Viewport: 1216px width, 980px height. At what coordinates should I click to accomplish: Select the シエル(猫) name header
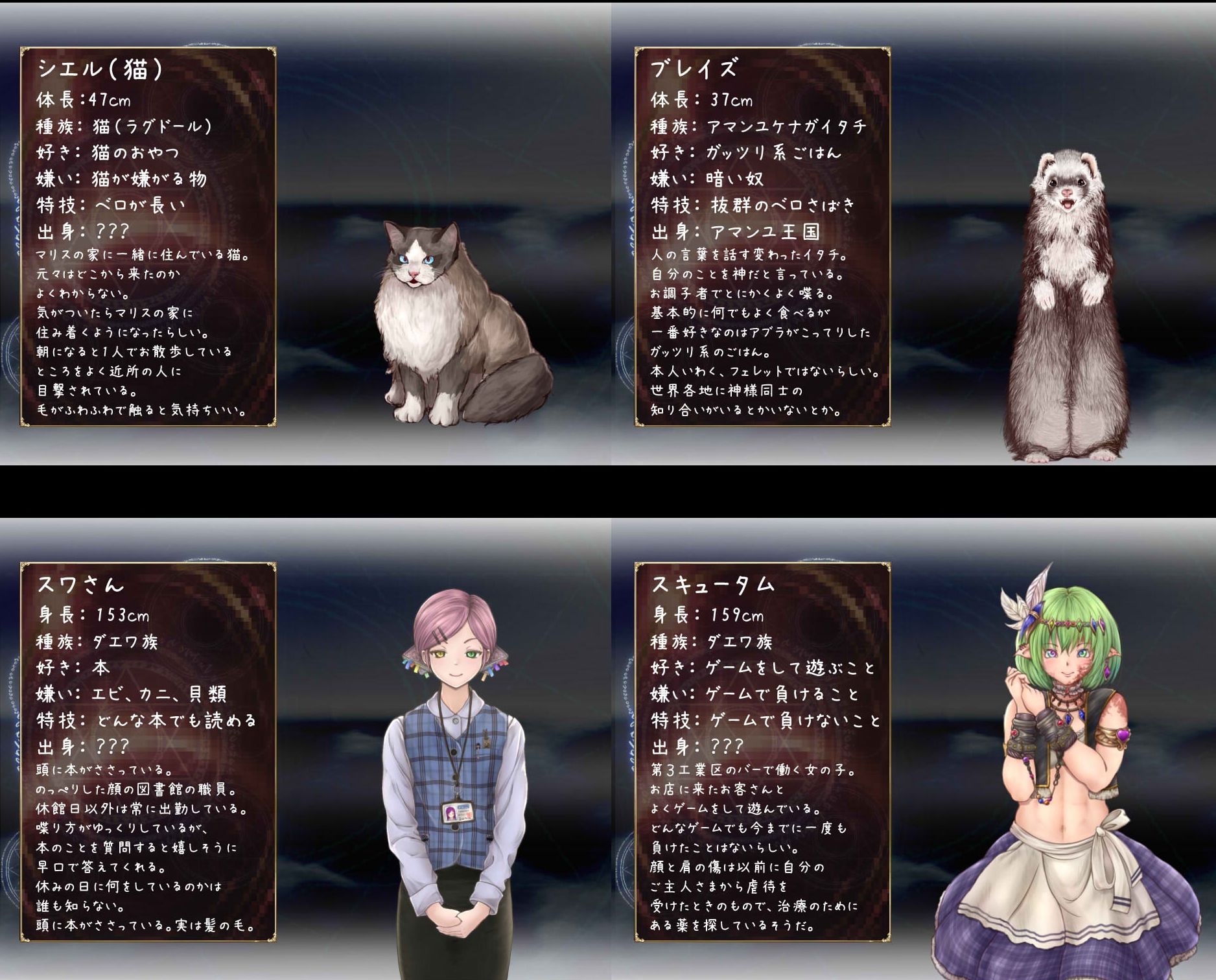coord(100,69)
